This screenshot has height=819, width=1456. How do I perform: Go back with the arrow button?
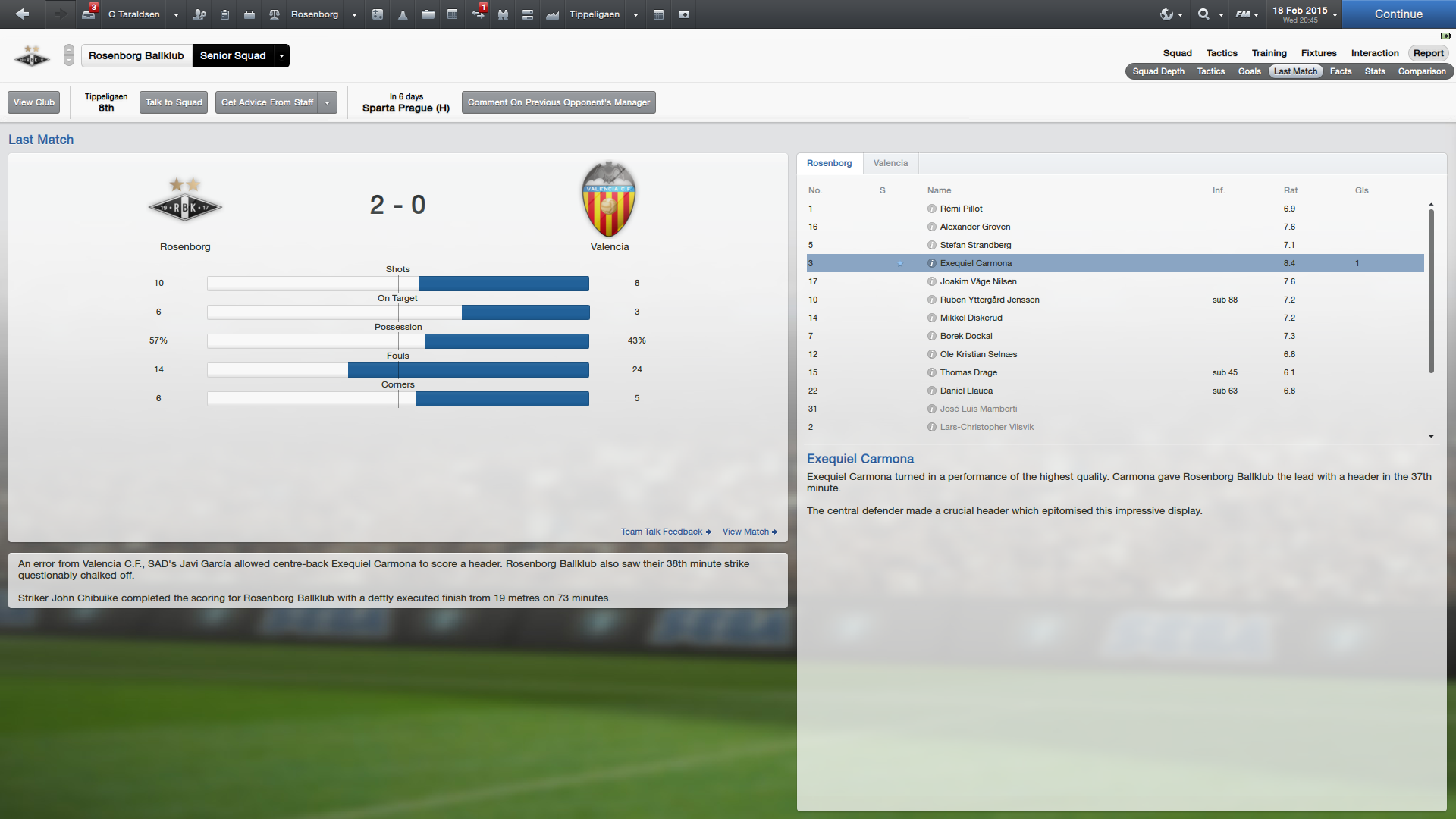pos(22,14)
